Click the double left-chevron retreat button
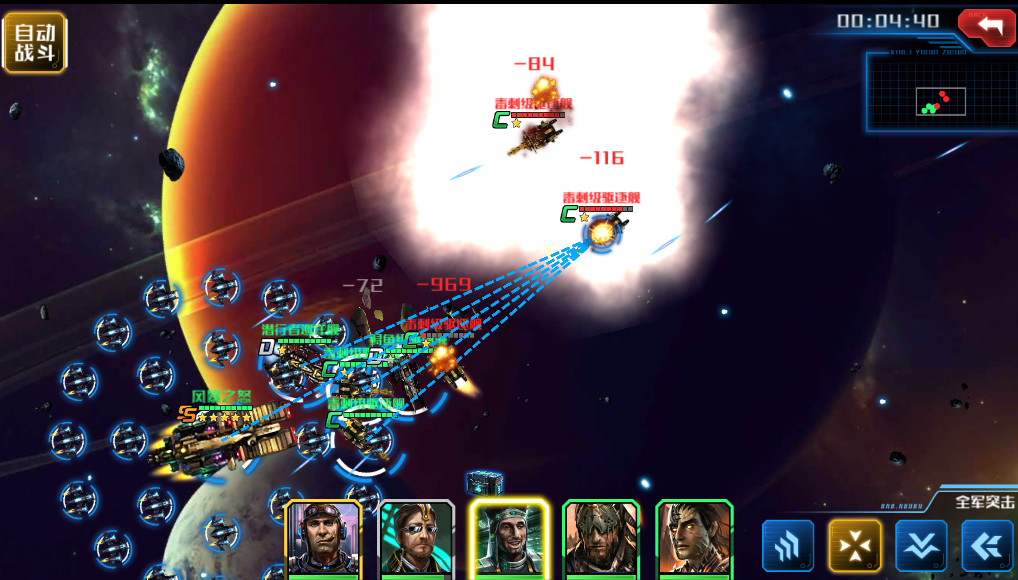This screenshot has width=1018, height=580. click(x=987, y=546)
